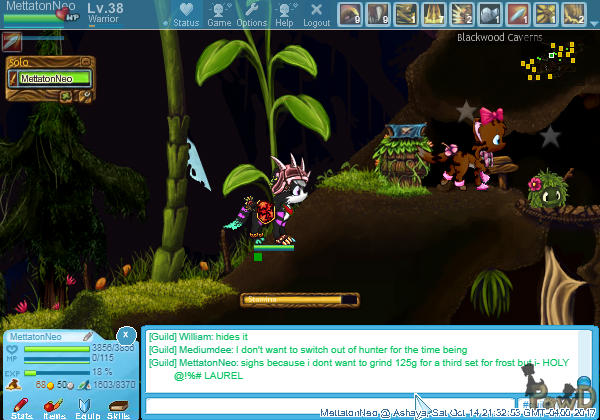Select the MettatonNeo party member entry
Screen dimensions: 600x420
coord(53,78)
